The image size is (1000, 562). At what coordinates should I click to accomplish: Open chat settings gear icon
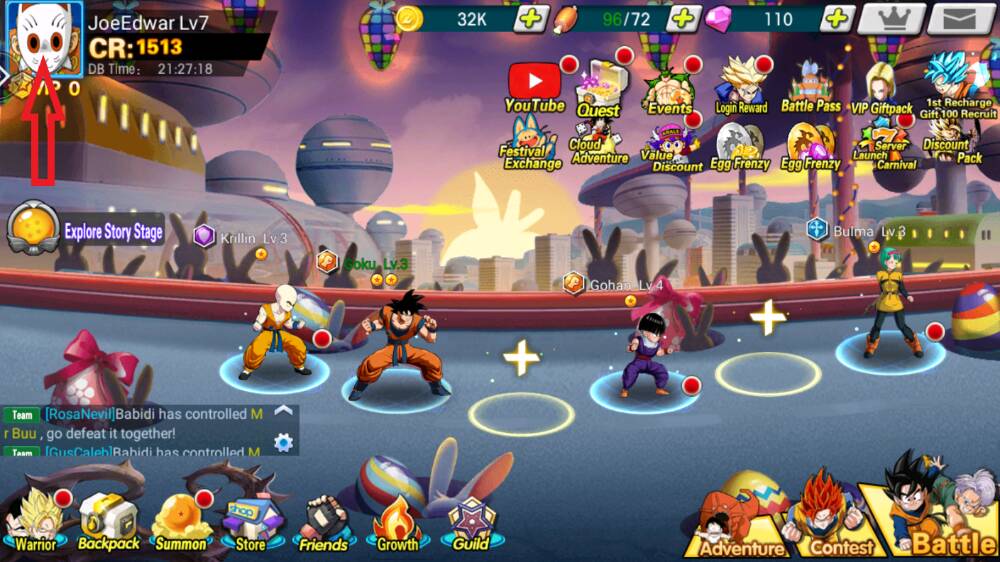coord(283,442)
